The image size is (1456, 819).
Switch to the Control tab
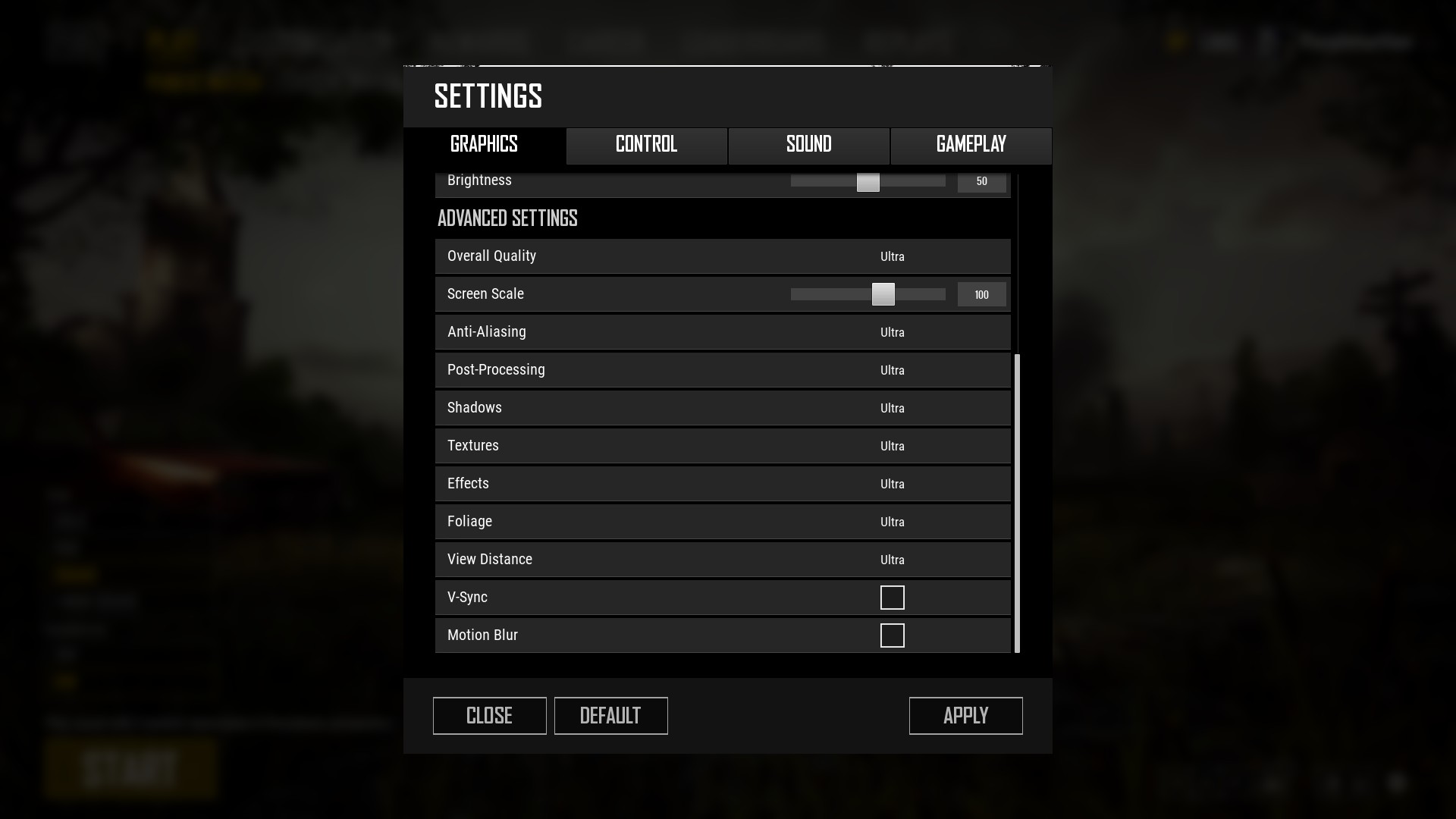646,145
